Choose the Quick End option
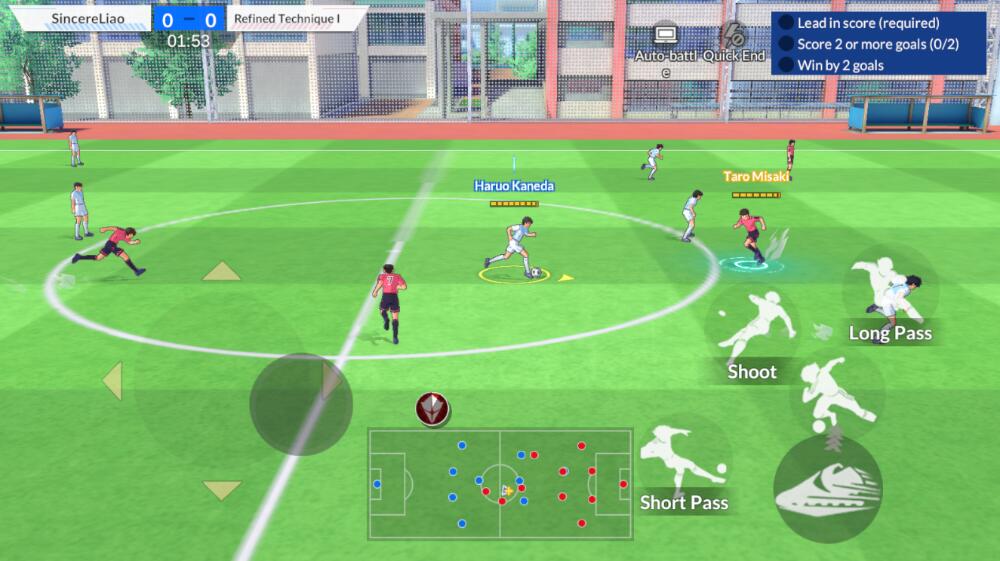This screenshot has height=561, width=1000. coord(734,42)
